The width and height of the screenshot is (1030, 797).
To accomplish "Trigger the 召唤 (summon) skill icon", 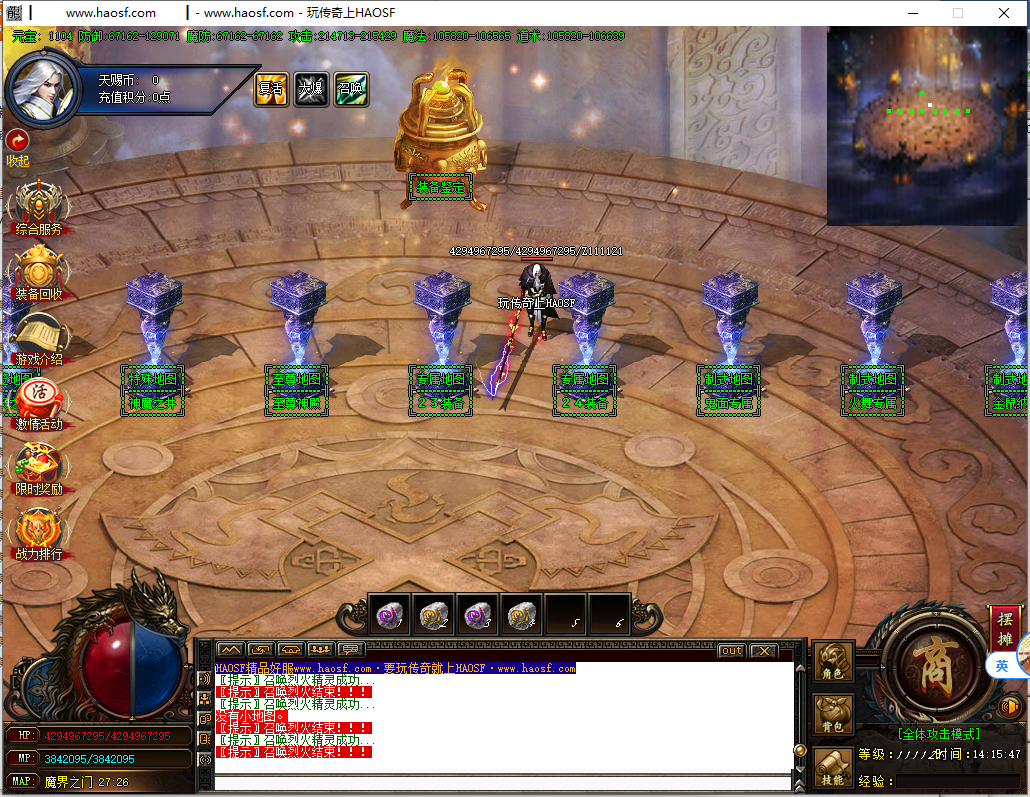I will (x=351, y=89).
